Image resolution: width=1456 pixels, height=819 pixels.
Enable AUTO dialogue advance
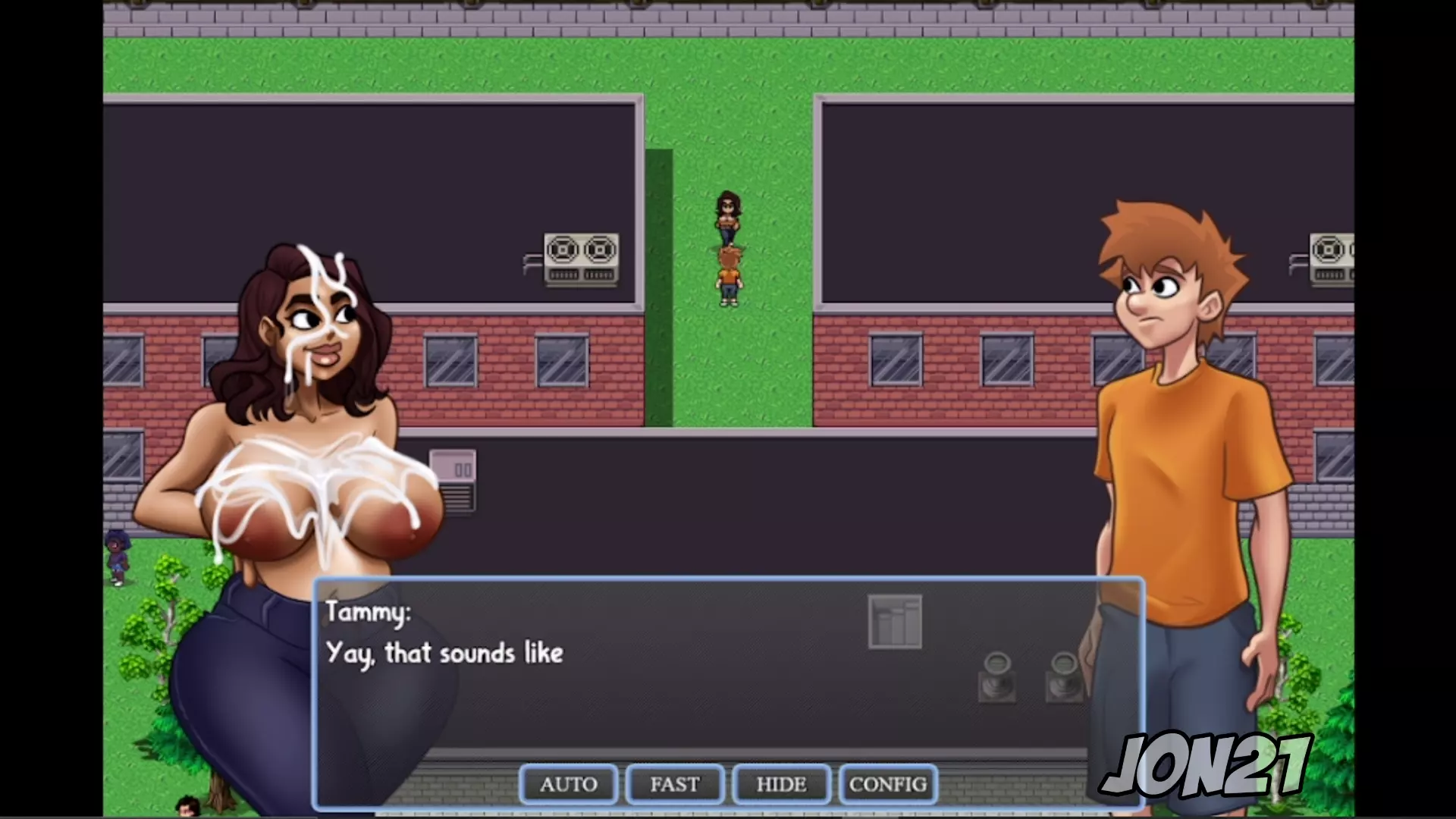(569, 784)
